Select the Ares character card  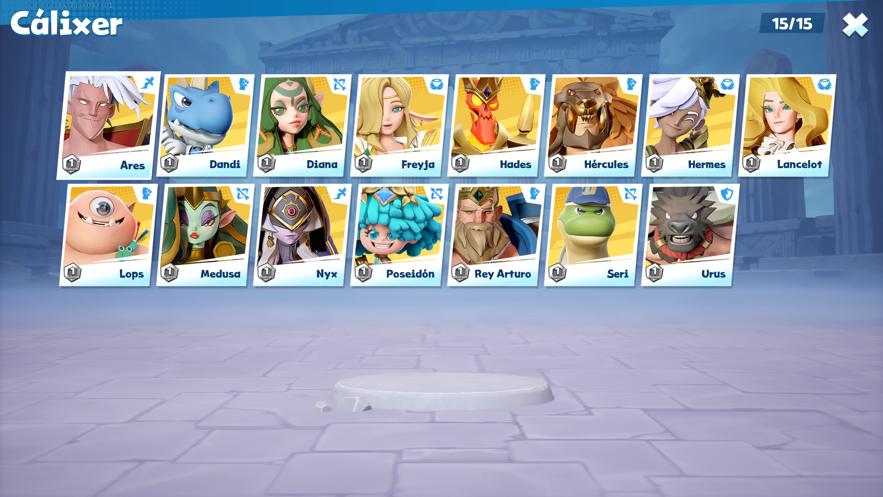point(109,125)
